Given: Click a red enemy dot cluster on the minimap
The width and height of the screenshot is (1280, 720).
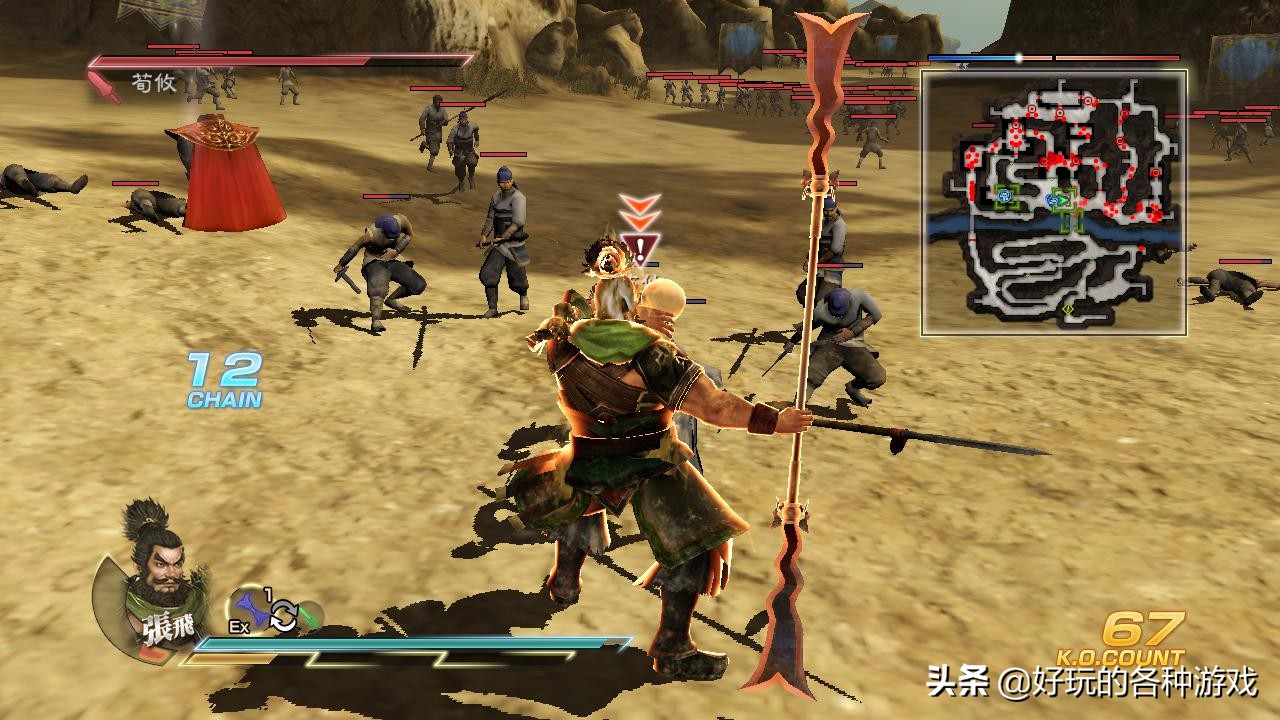Looking at the screenshot, I should [1048, 161].
